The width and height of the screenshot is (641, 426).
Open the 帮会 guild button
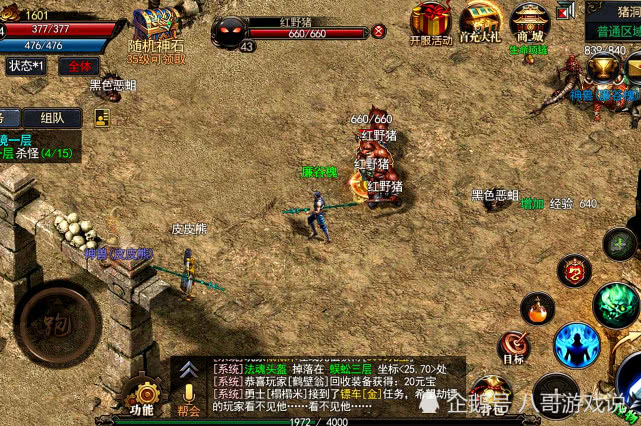[188, 394]
